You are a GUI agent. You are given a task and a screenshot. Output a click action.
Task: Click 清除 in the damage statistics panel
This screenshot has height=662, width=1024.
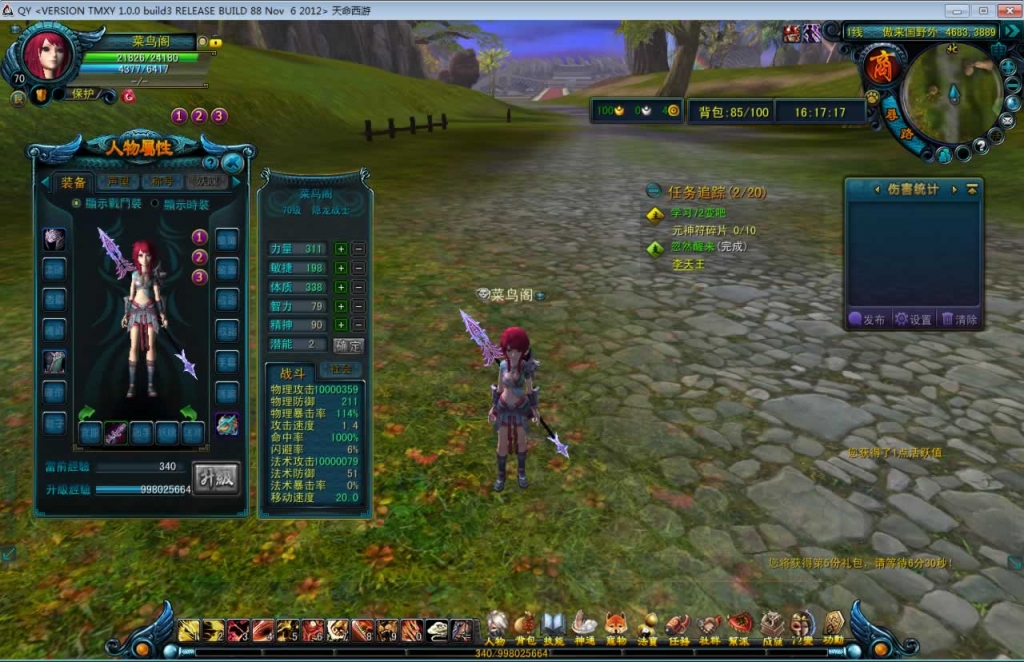coord(958,319)
